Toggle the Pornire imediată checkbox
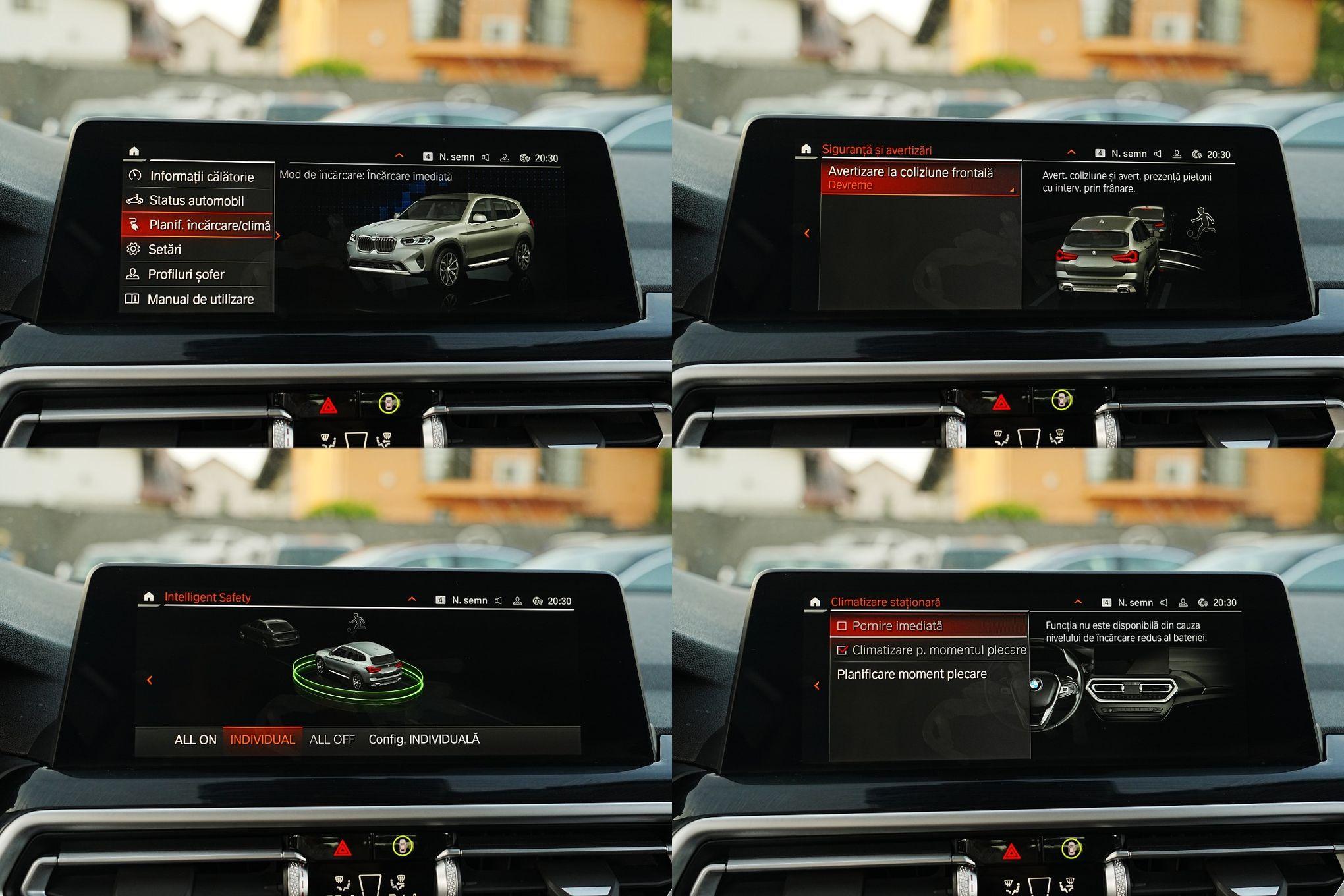 (x=842, y=627)
